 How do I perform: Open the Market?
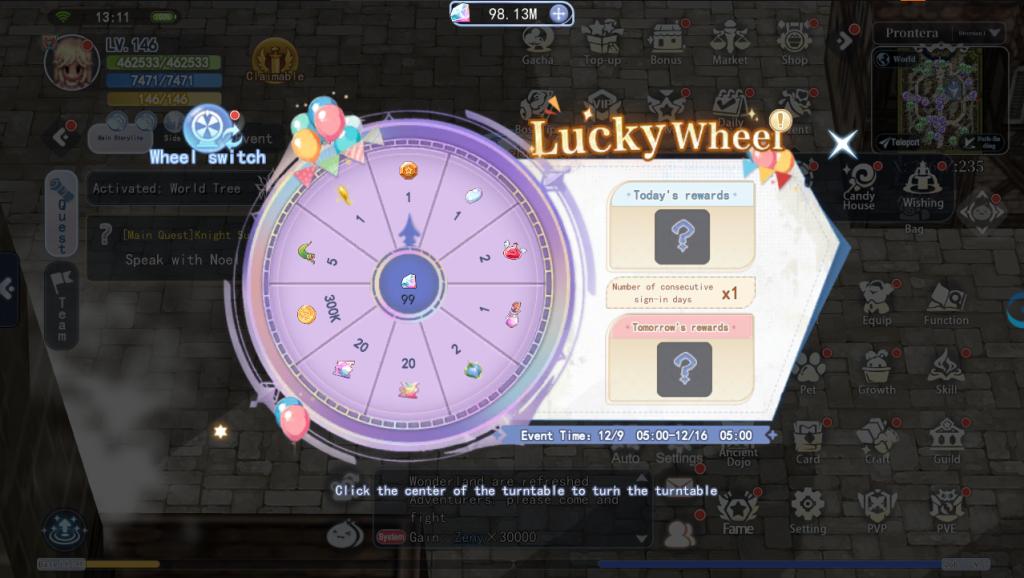pyautogui.click(x=729, y=43)
